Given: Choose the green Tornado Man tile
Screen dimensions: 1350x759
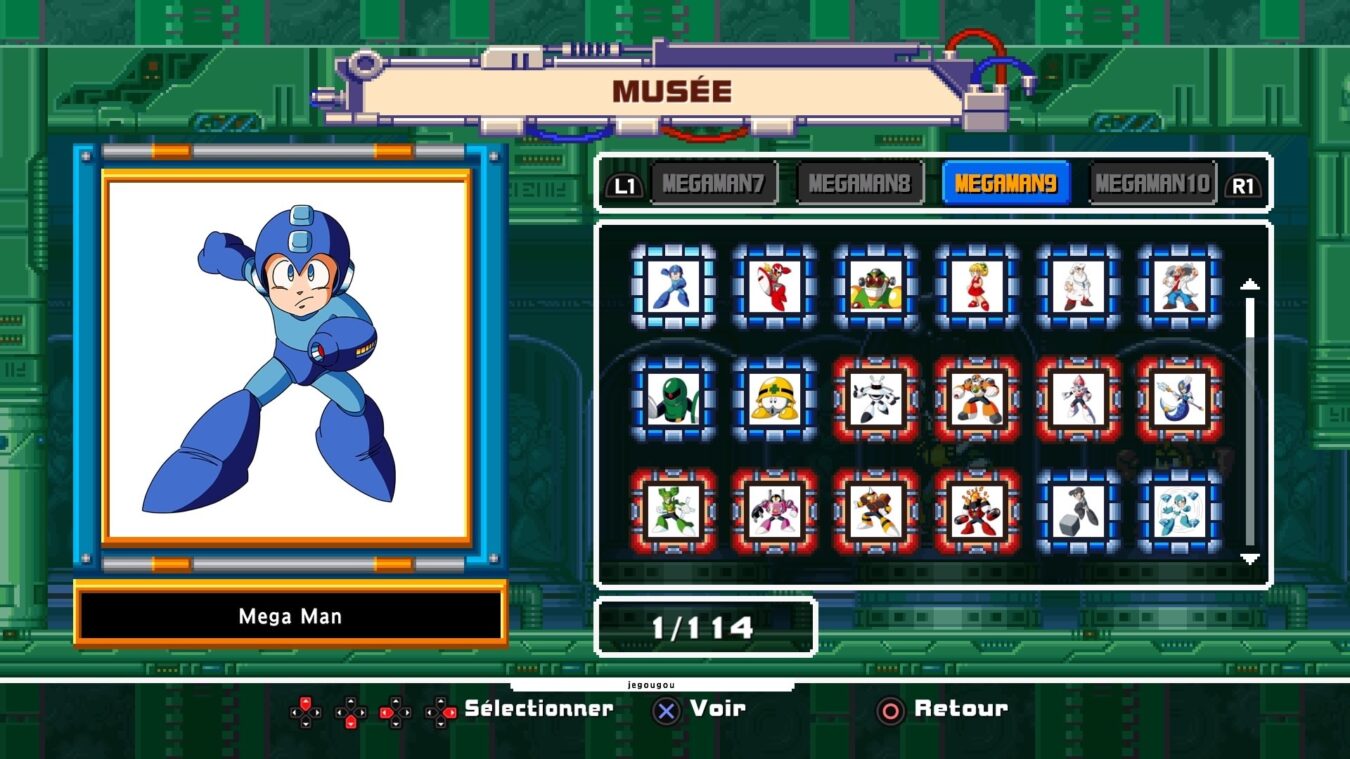Looking at the screenshot, I should 673,511.
